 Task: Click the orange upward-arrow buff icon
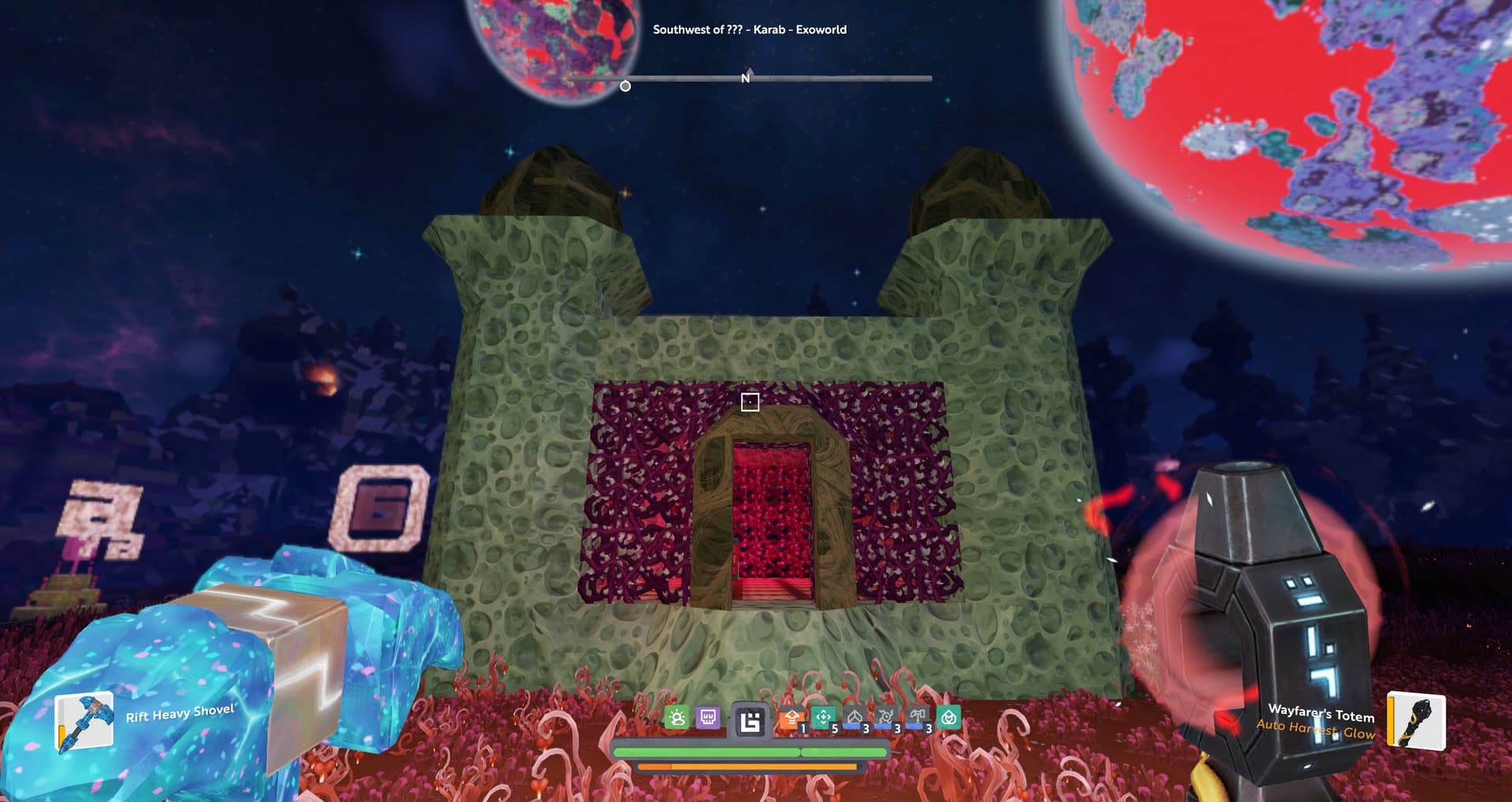click(x=791, y=718)
